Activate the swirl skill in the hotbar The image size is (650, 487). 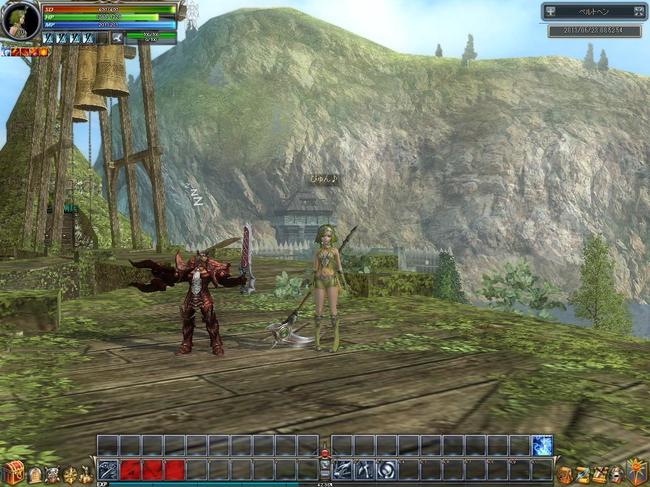[x=386, y=469]
